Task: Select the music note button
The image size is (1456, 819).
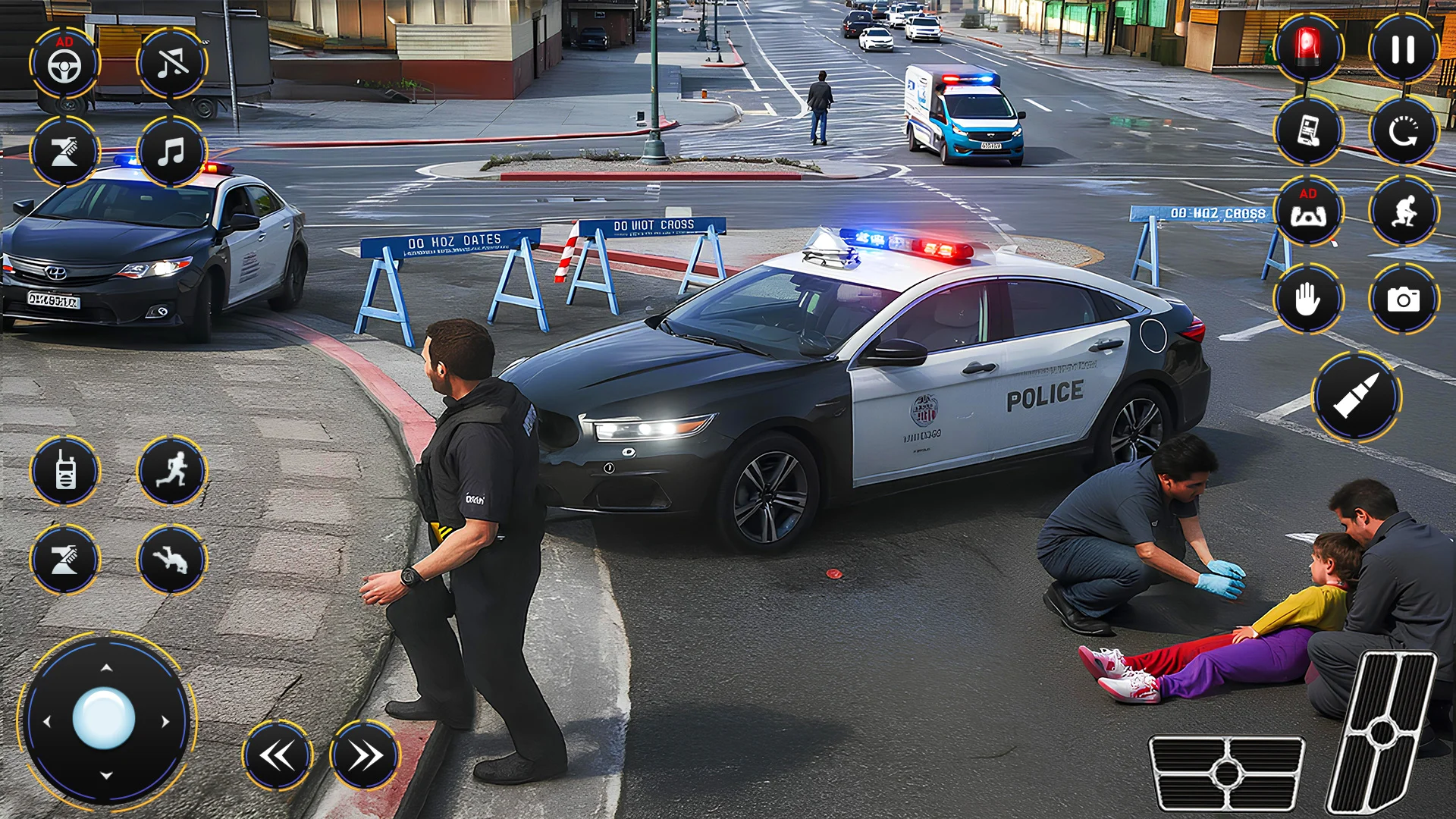Action: click(172, 152)
